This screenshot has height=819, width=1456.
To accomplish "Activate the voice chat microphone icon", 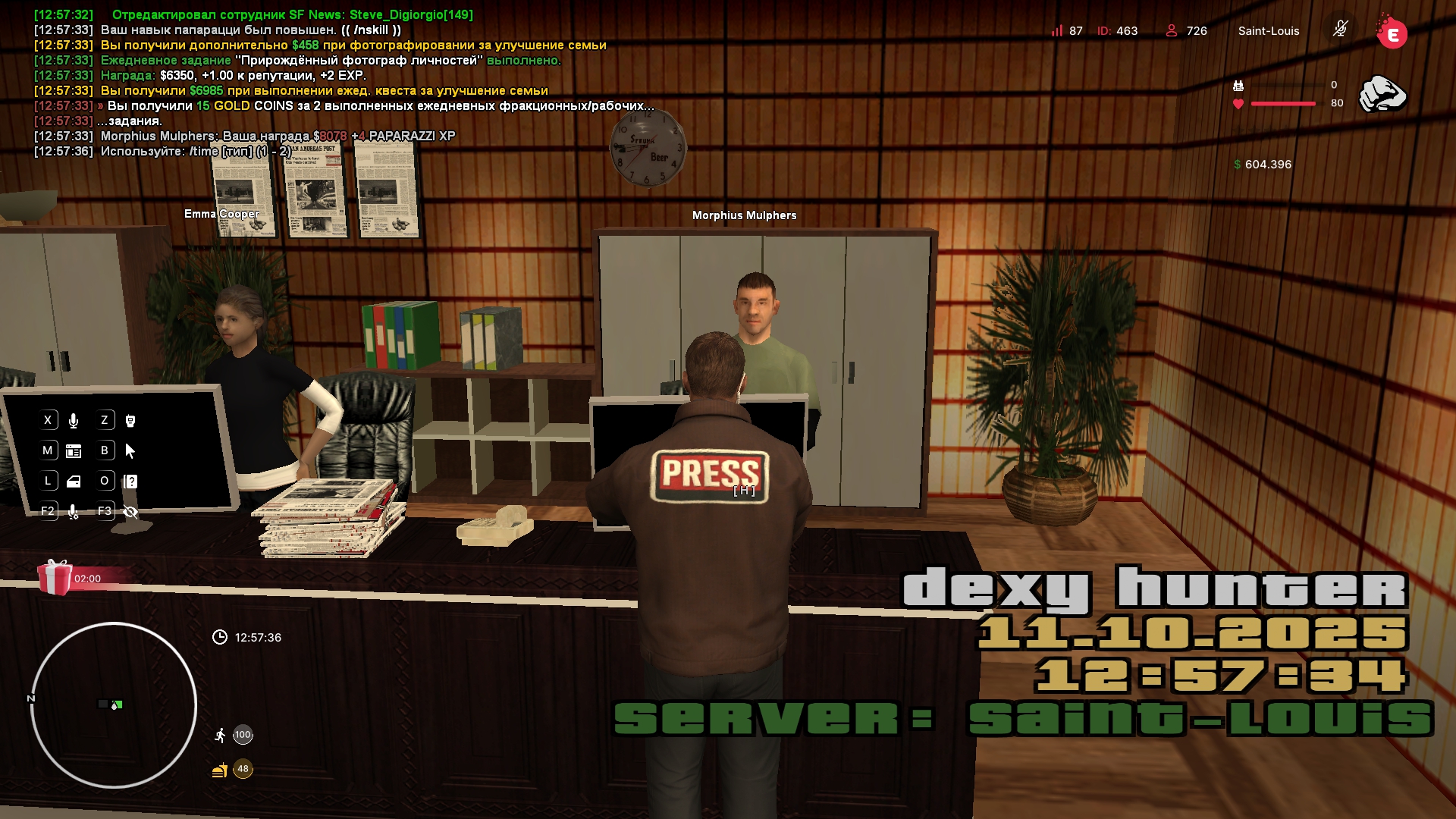I will coord(74,421).
